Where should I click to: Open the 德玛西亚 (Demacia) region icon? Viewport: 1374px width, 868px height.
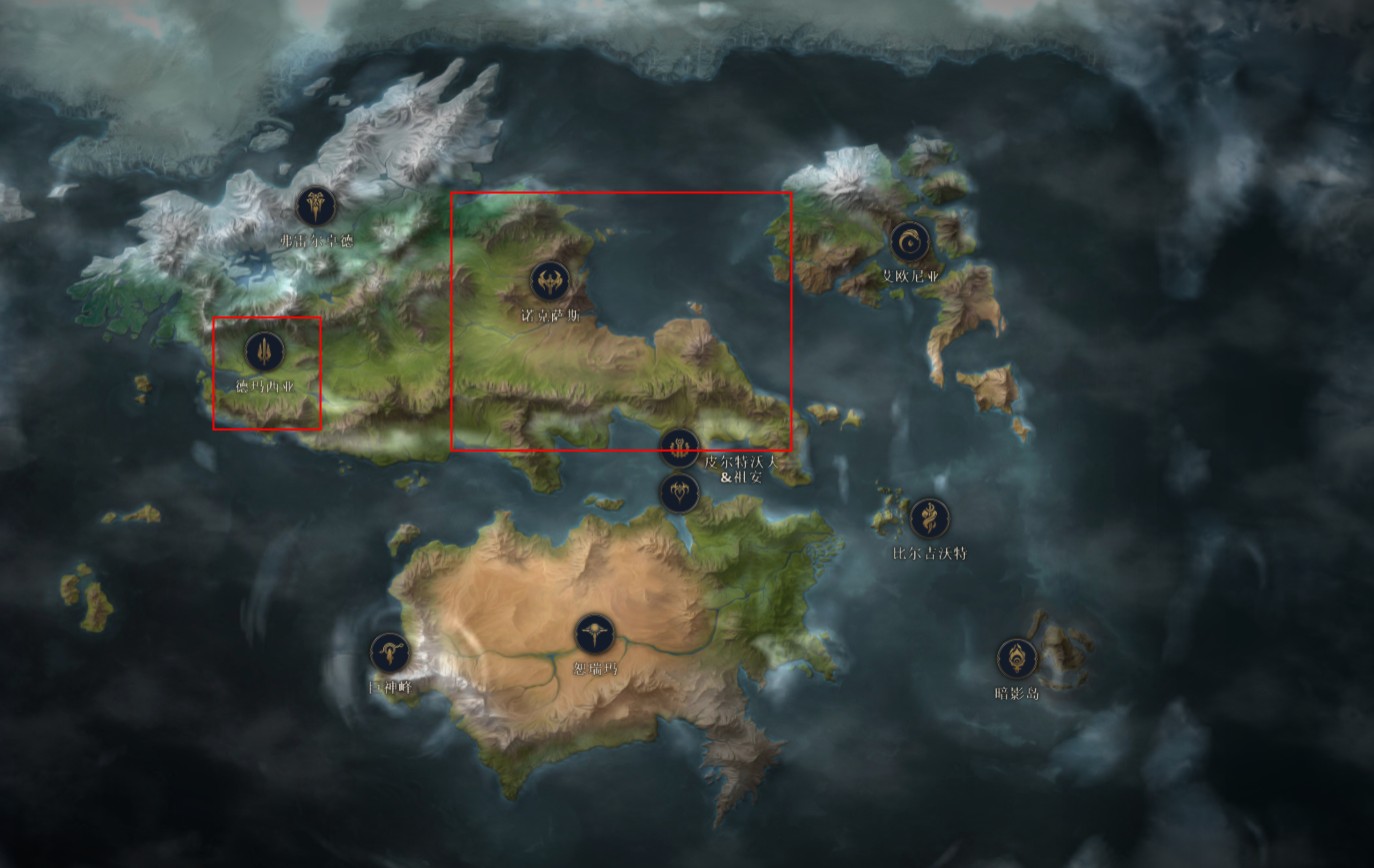264,351
